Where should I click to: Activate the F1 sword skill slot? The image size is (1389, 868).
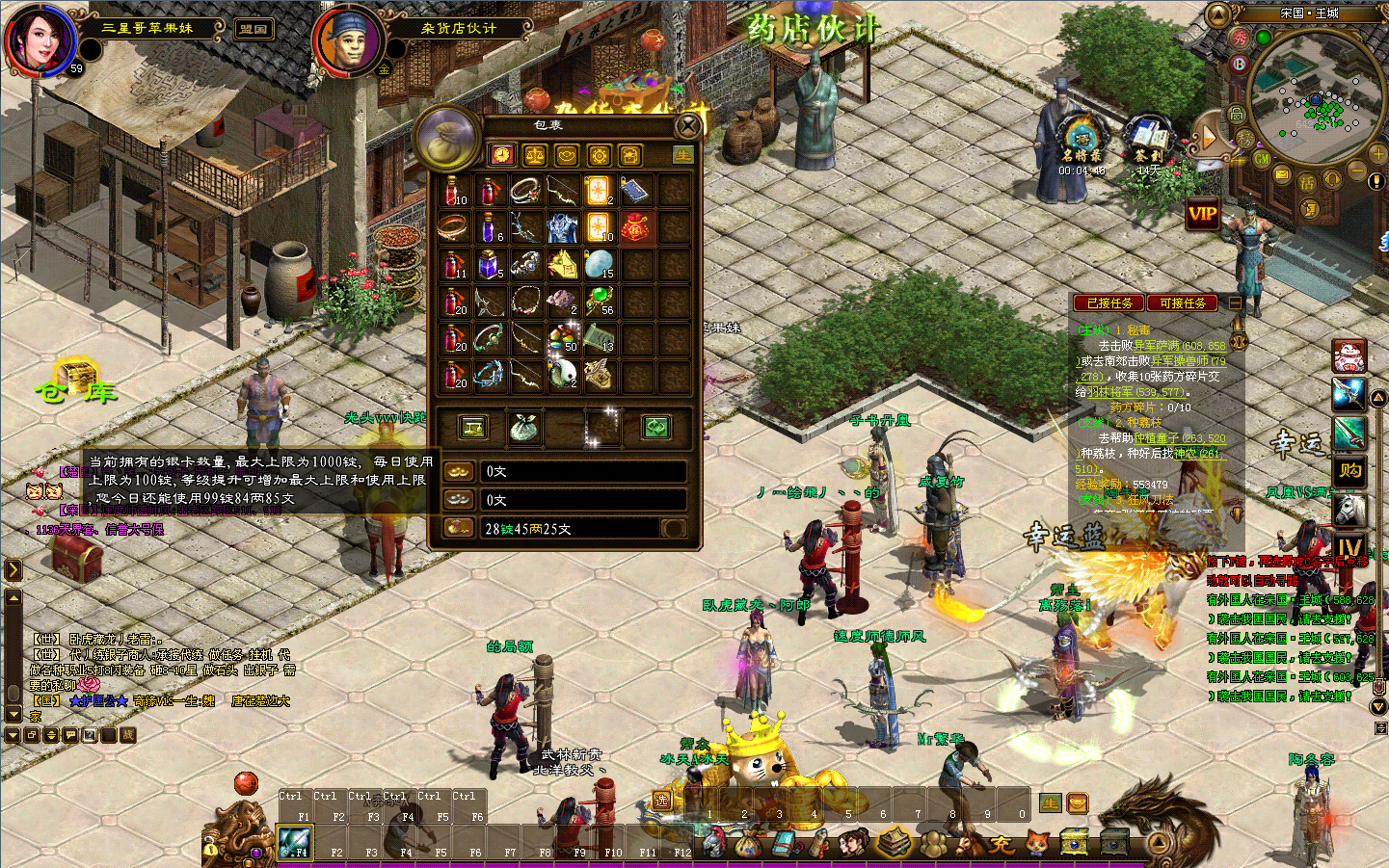293,842
